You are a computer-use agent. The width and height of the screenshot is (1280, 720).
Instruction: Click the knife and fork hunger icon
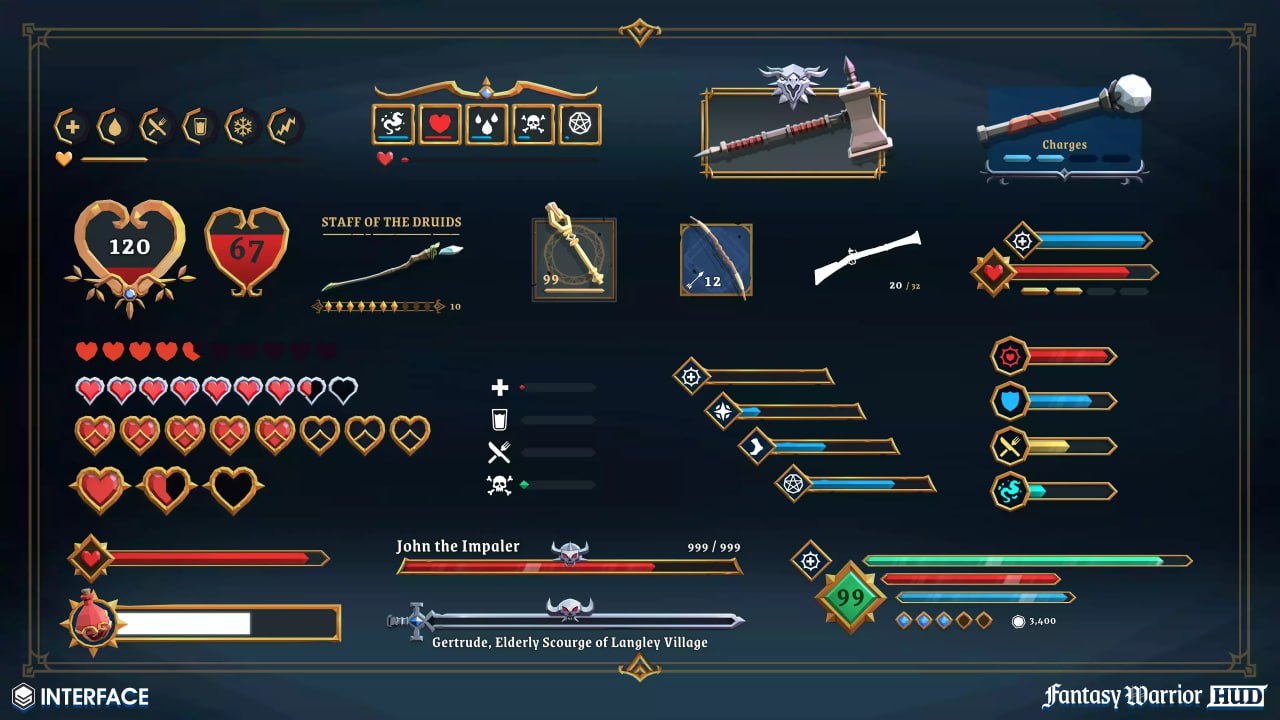point(157,125)
